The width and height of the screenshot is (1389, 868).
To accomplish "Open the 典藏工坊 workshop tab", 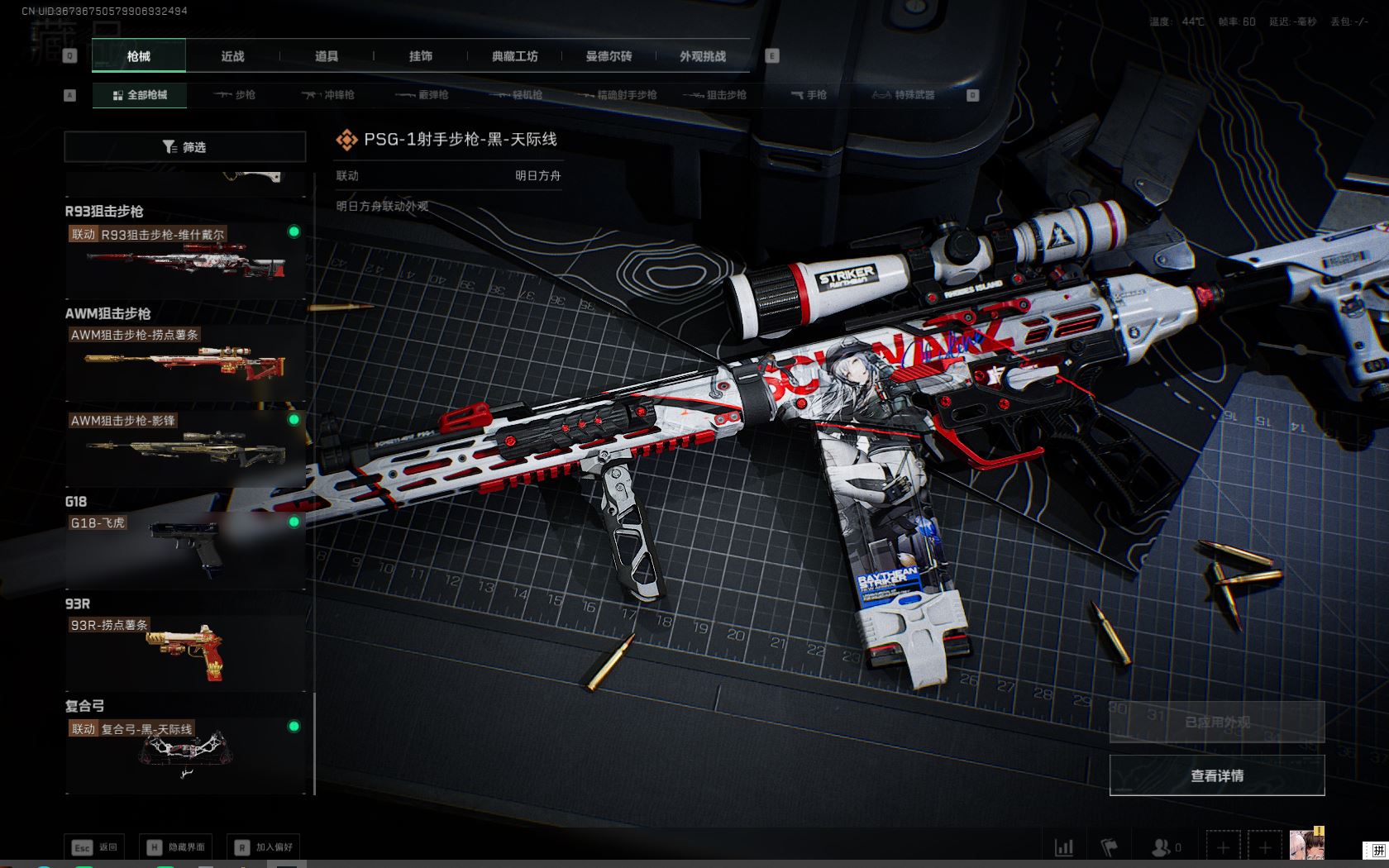I will (514, 56).
